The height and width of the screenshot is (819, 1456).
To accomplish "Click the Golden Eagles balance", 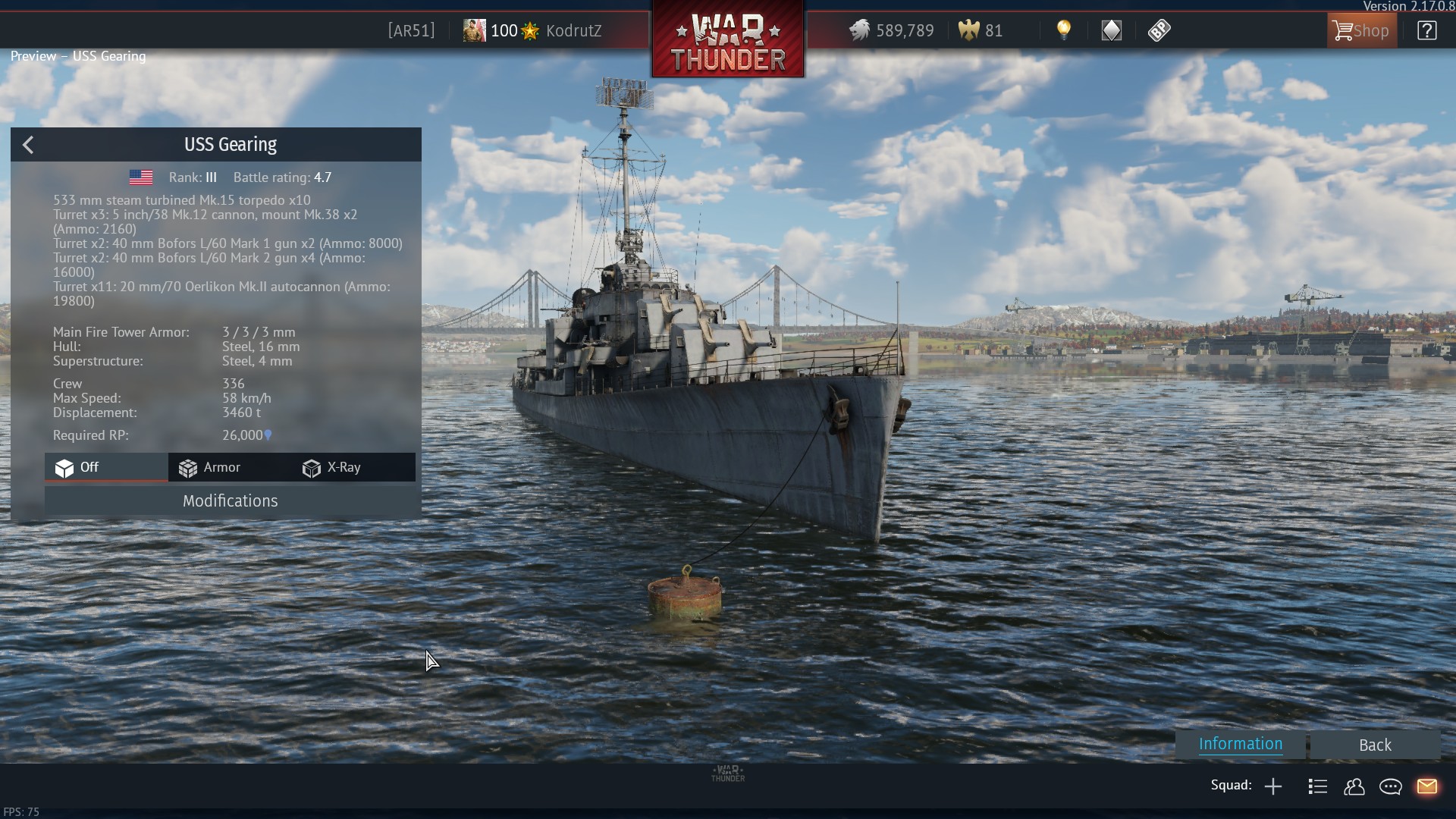I will point(981,31).
